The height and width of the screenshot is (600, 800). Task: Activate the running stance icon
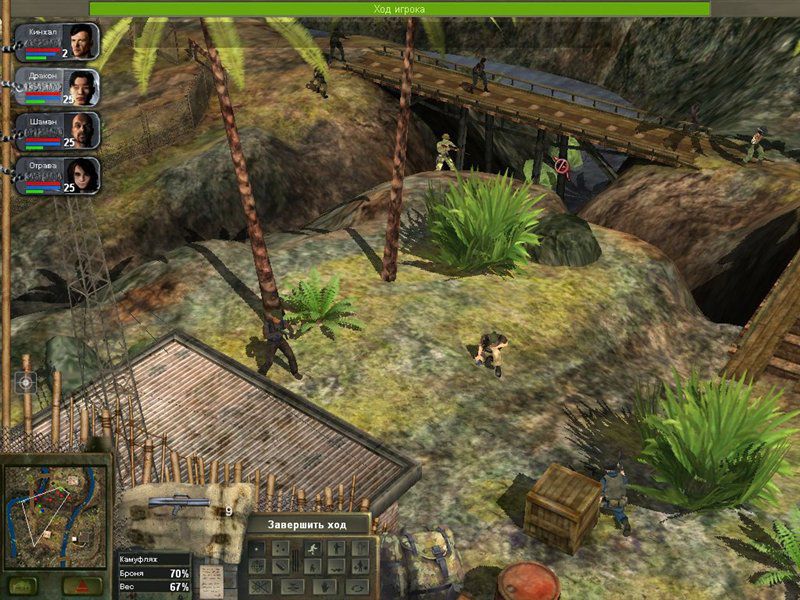313,548
